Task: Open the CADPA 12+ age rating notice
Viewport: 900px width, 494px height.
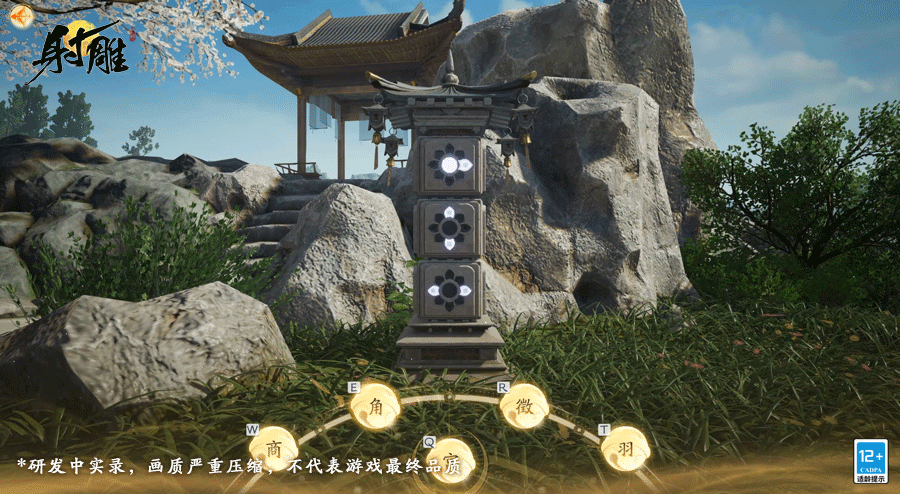Action: (870, 460)
